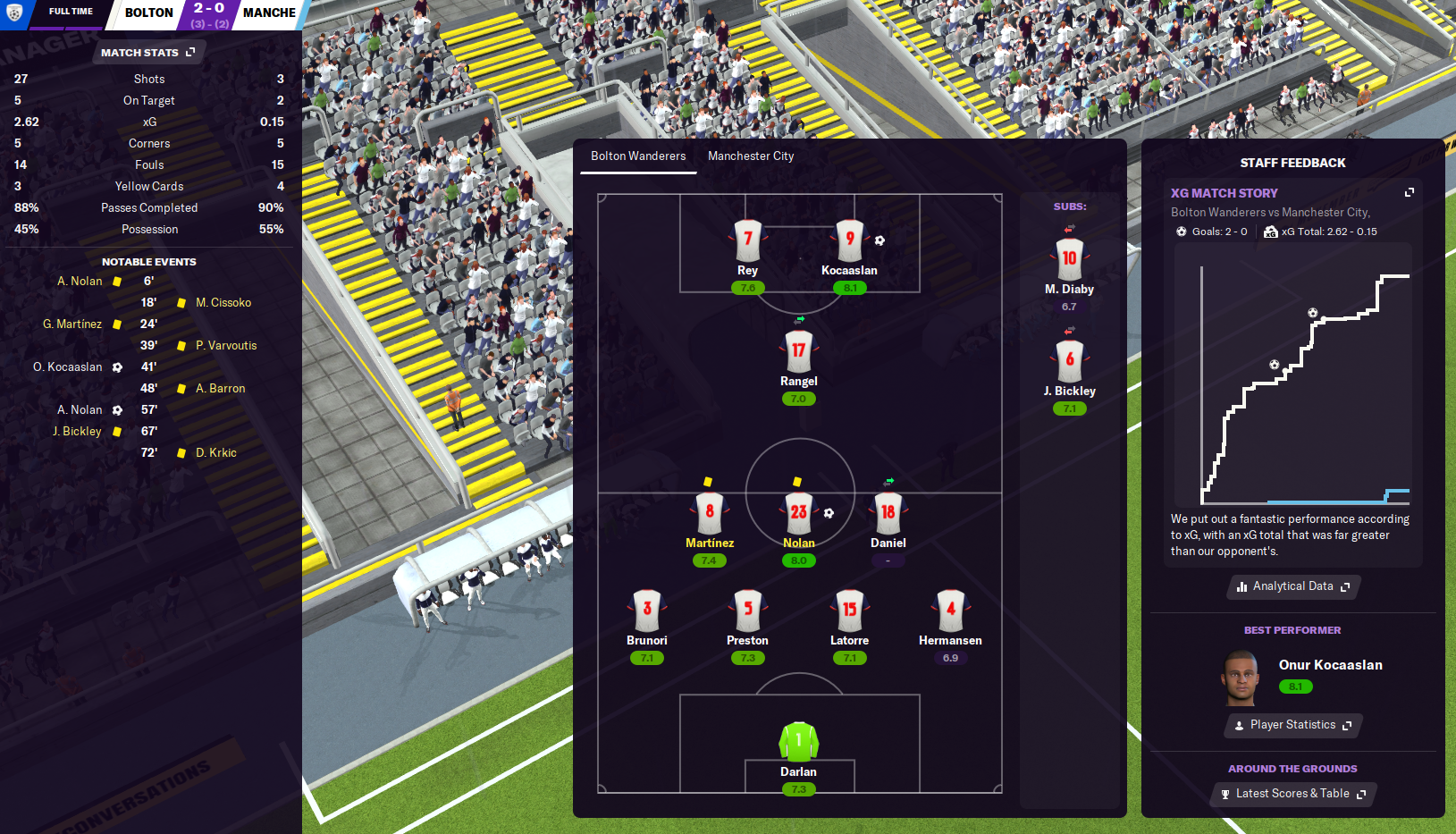Pick substitute M. Diaby

click(1070, 261)
